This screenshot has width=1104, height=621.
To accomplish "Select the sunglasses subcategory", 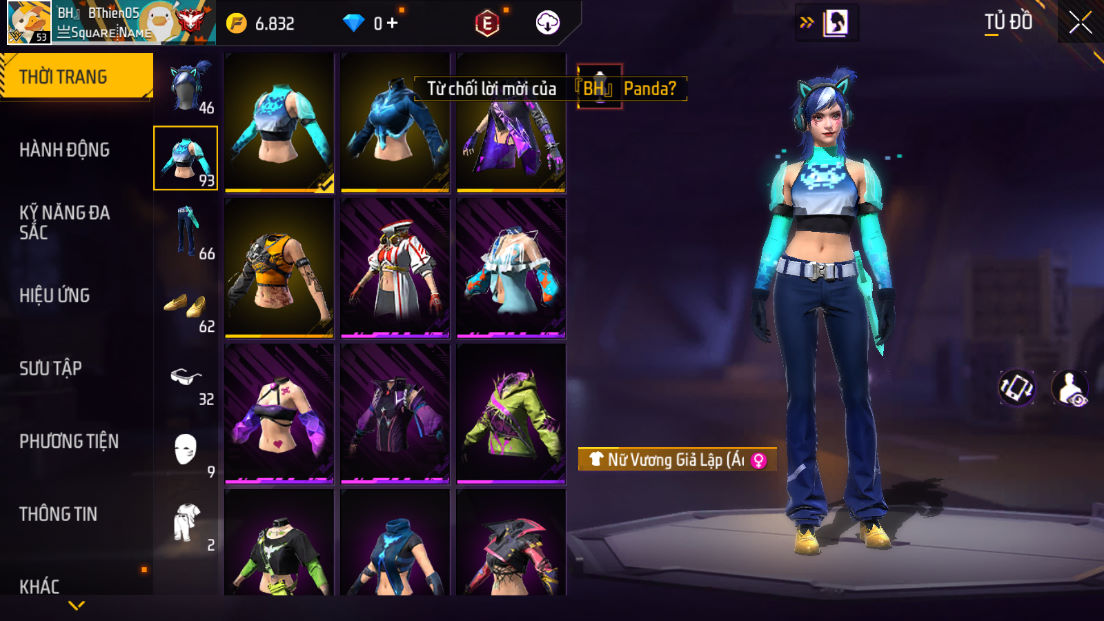I will coord(186,378).
